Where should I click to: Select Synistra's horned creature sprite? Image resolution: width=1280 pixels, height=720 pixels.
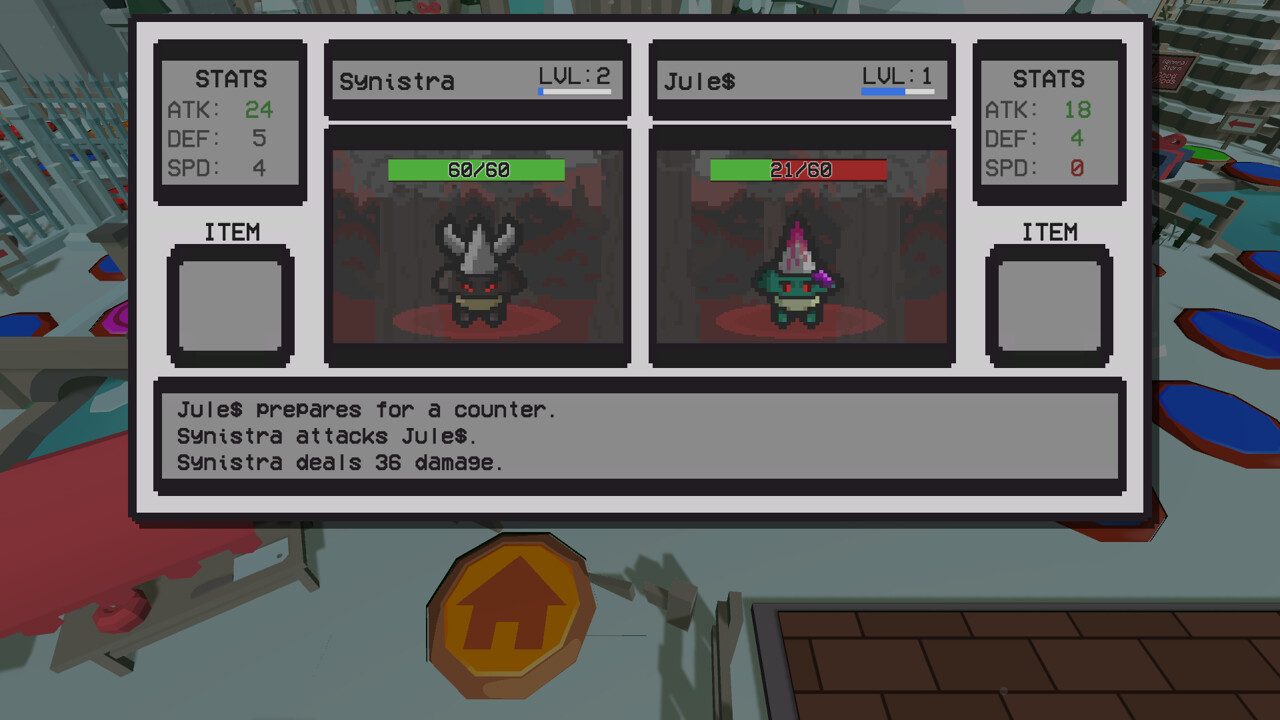pos(477,280)
